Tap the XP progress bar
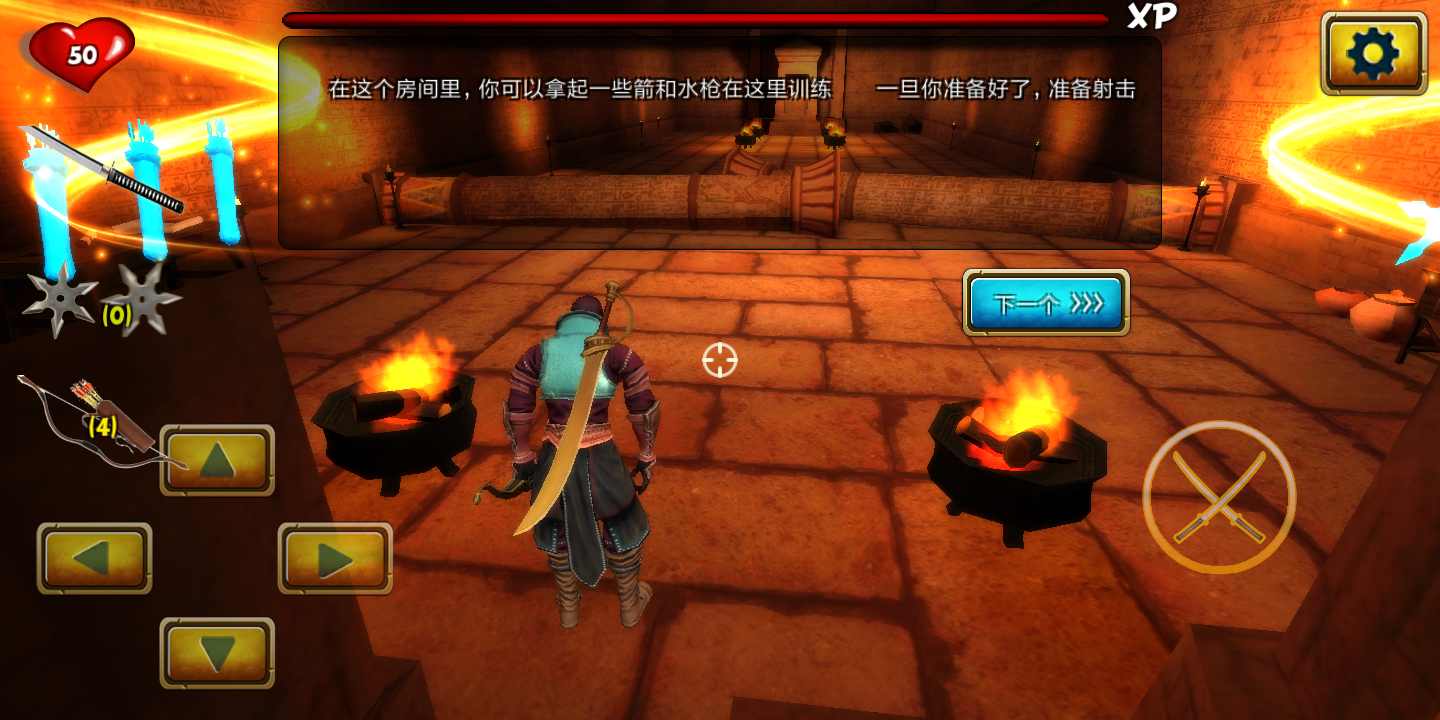Image resolution: width=1440 pixels, height=720 pixels. (700, 17)
